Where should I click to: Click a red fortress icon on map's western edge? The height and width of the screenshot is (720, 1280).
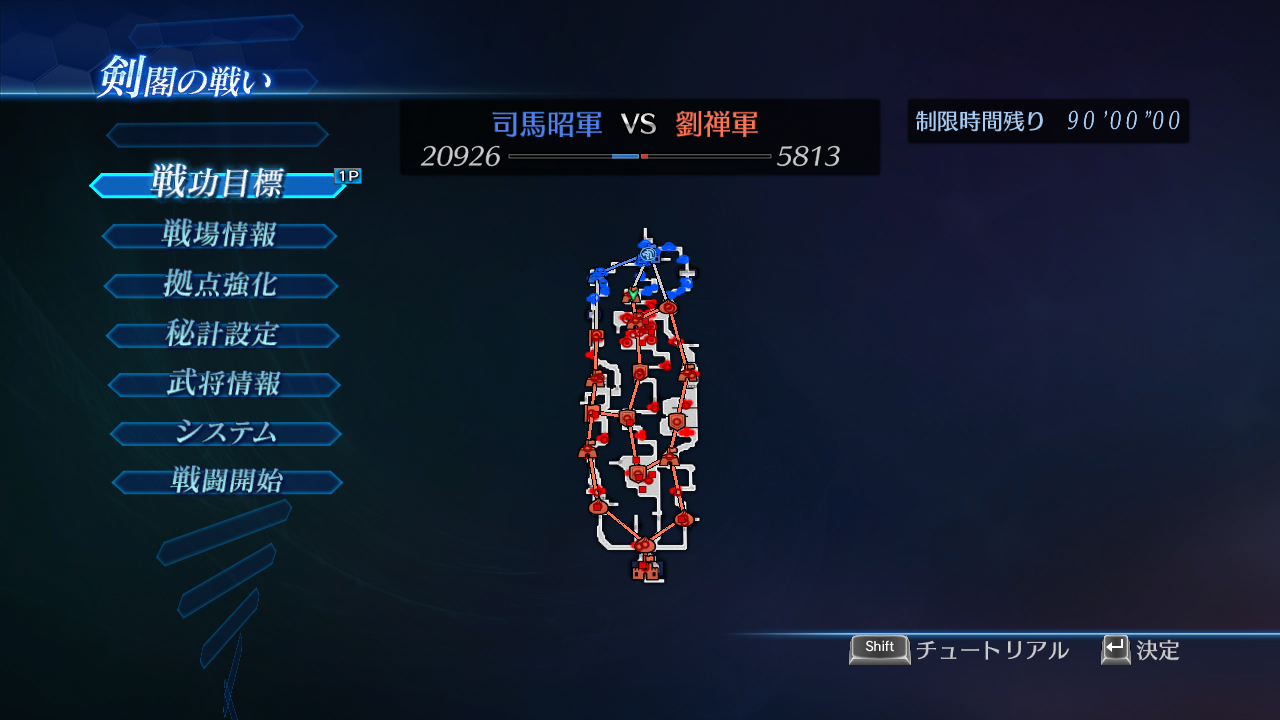click(x=594, y=377)
